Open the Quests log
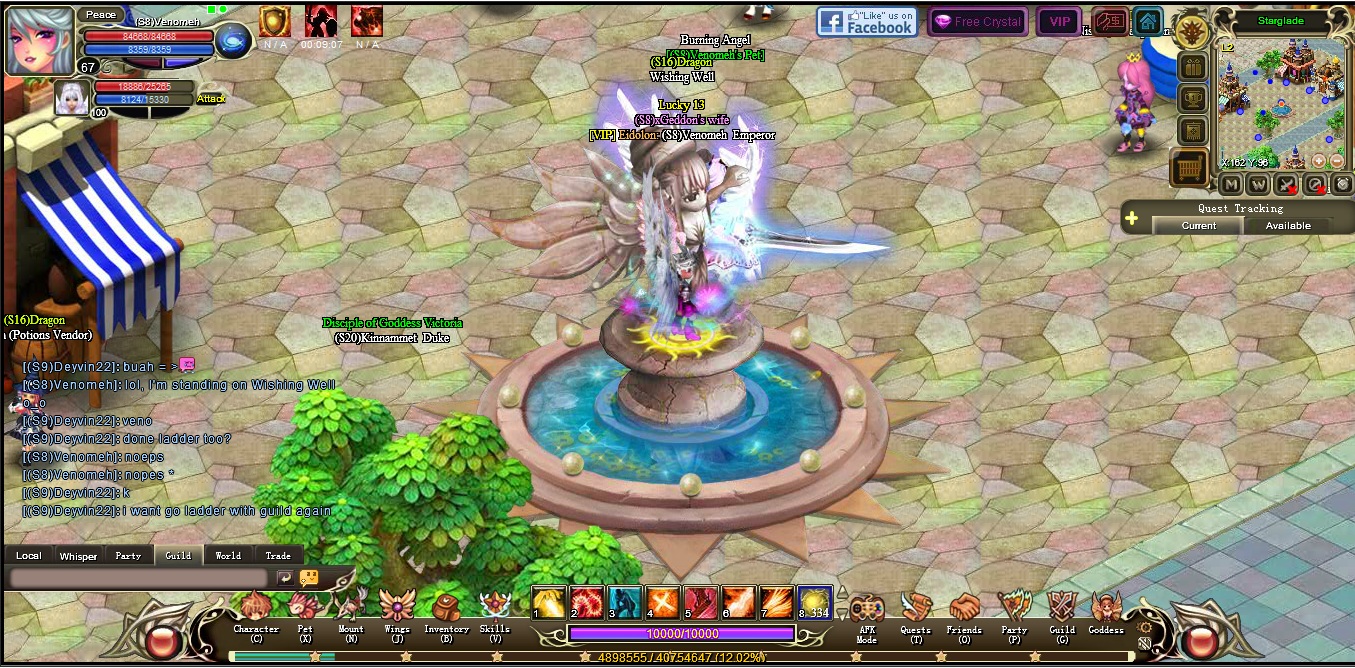Viewport: 1355px width, 668px height. tap(915, 612)
